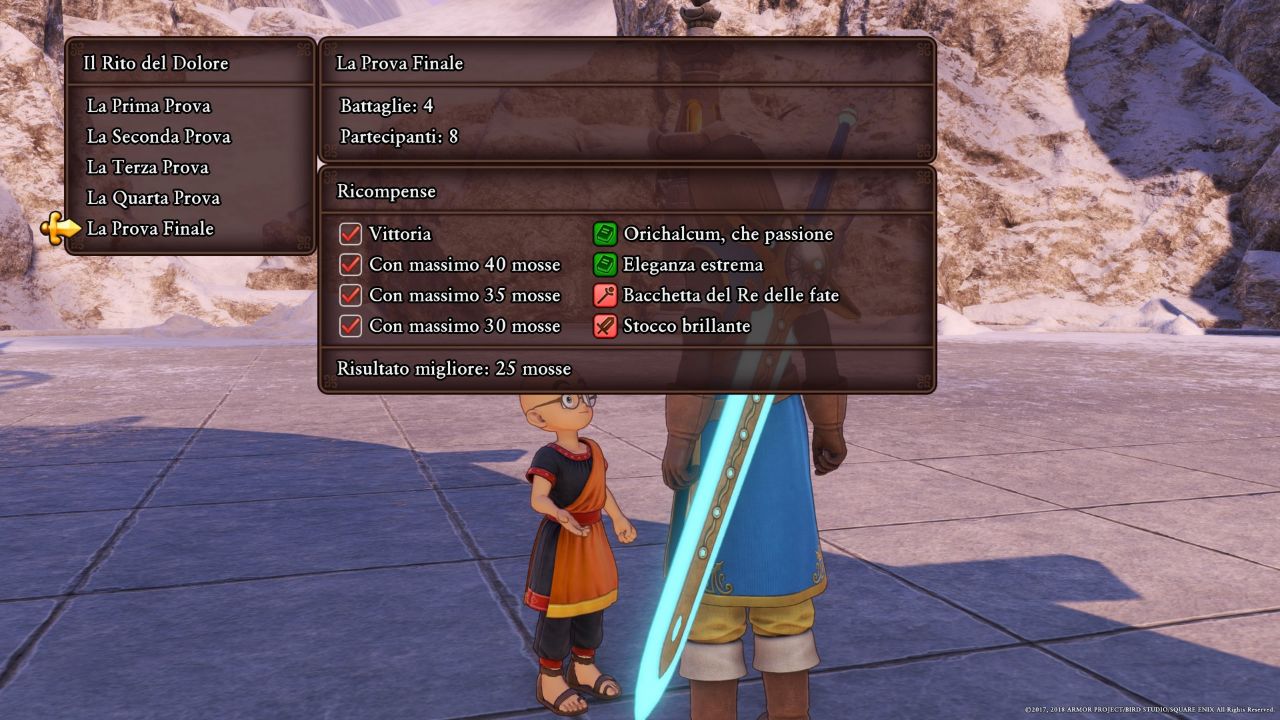Select the Orichalcum, che passione reward
The image size is (1280, 720).
click(727, 234)
